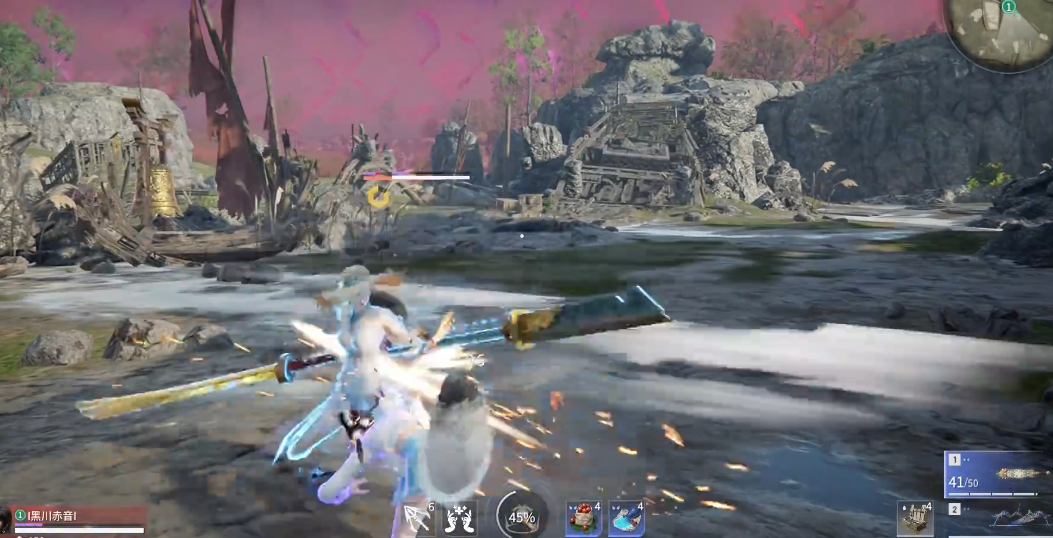Click the circular 45% ultimate gauge icon
The width and height of the screenshot is (1053, 538).
pos(521,517)
